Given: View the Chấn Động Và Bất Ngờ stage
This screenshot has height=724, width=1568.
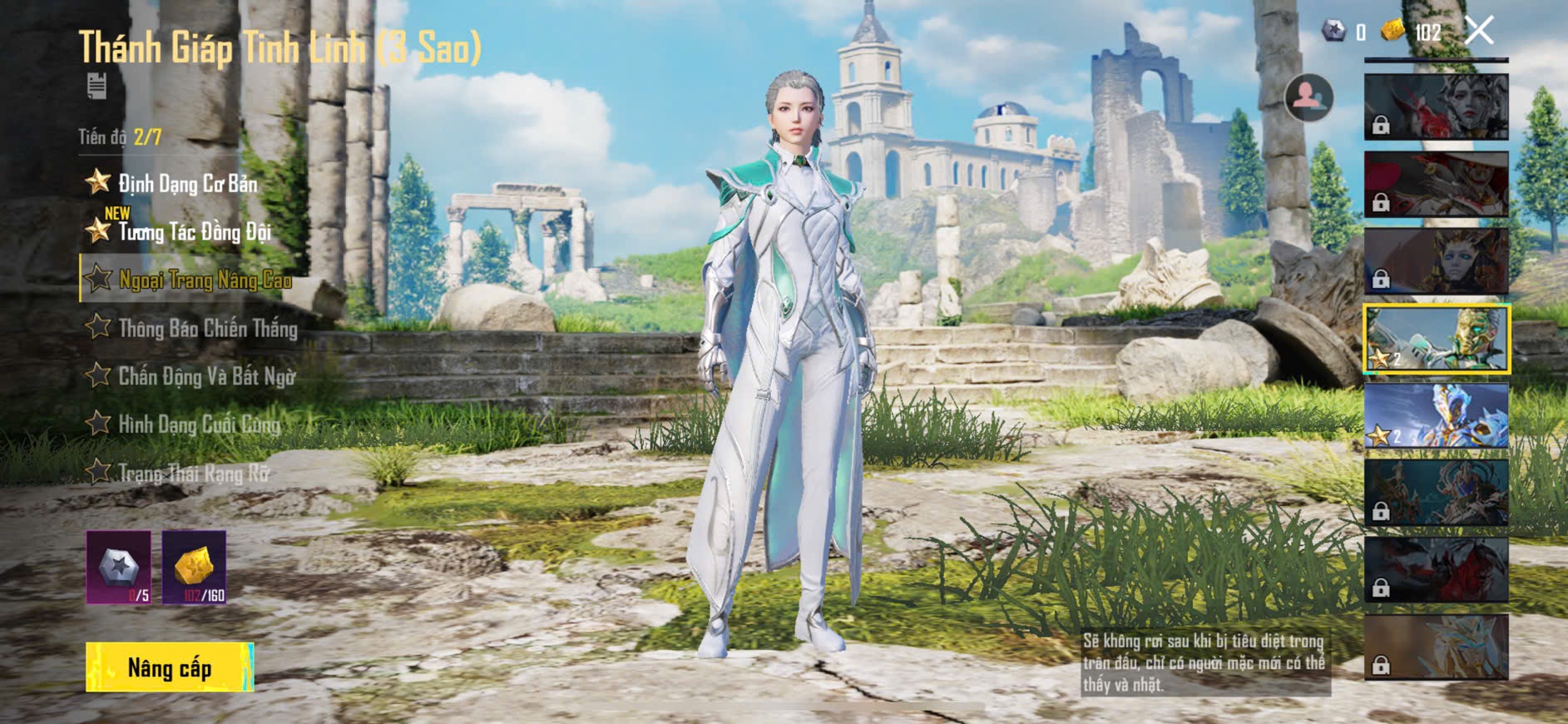Looking at the screenshot, I should click(x=206, y=376).
